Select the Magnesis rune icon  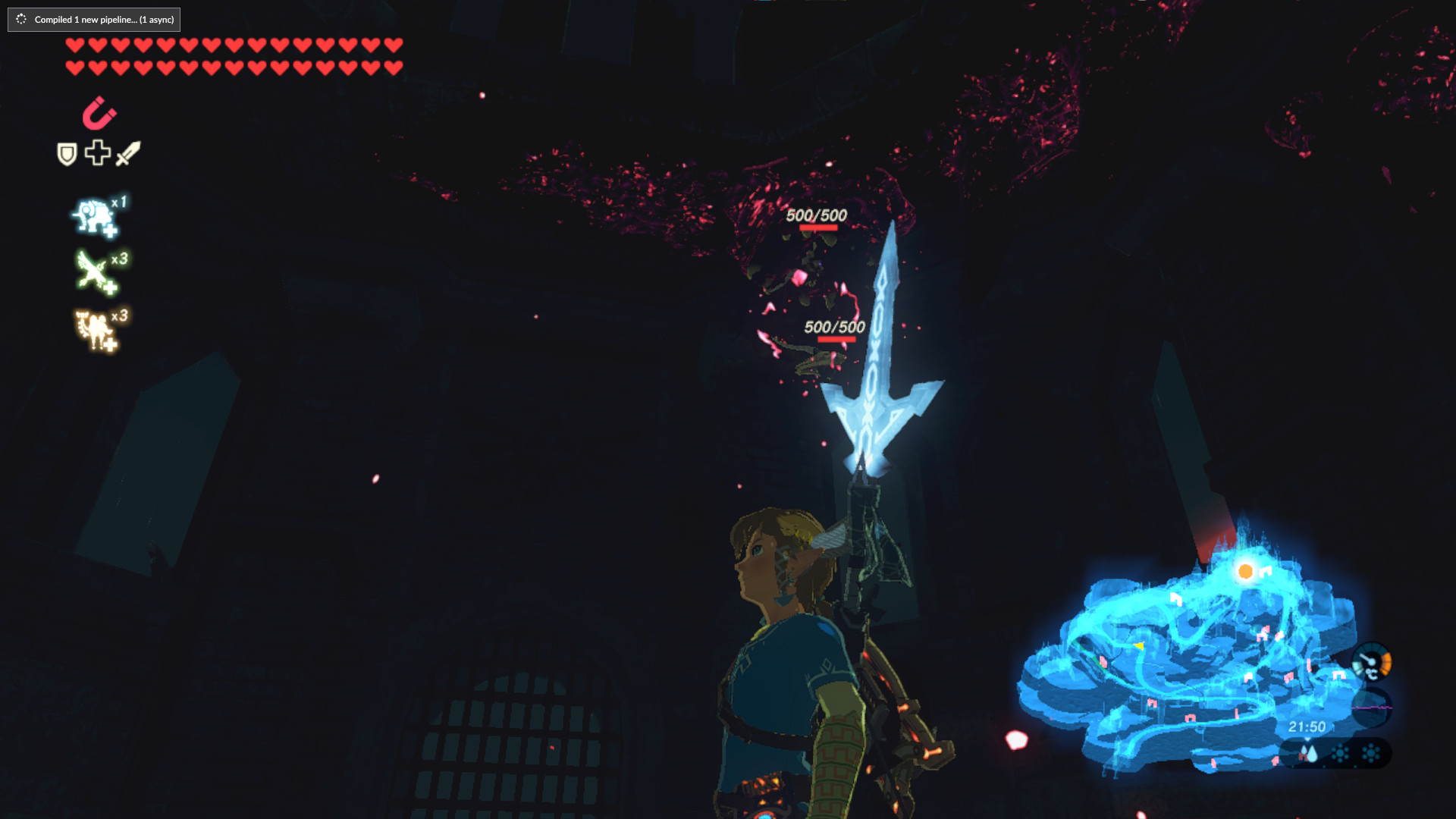pos(99,113)
